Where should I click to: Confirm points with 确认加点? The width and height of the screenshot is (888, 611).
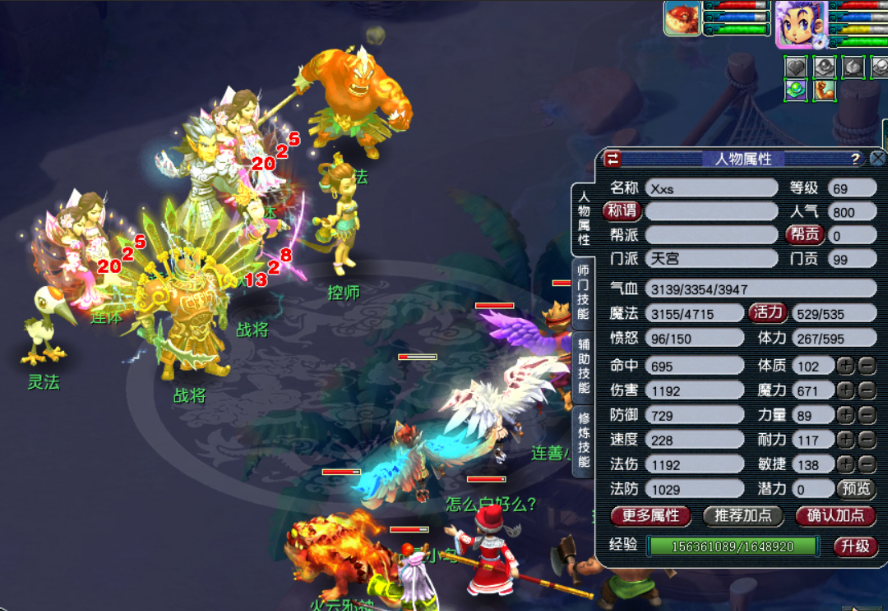[x=835, y=516]
